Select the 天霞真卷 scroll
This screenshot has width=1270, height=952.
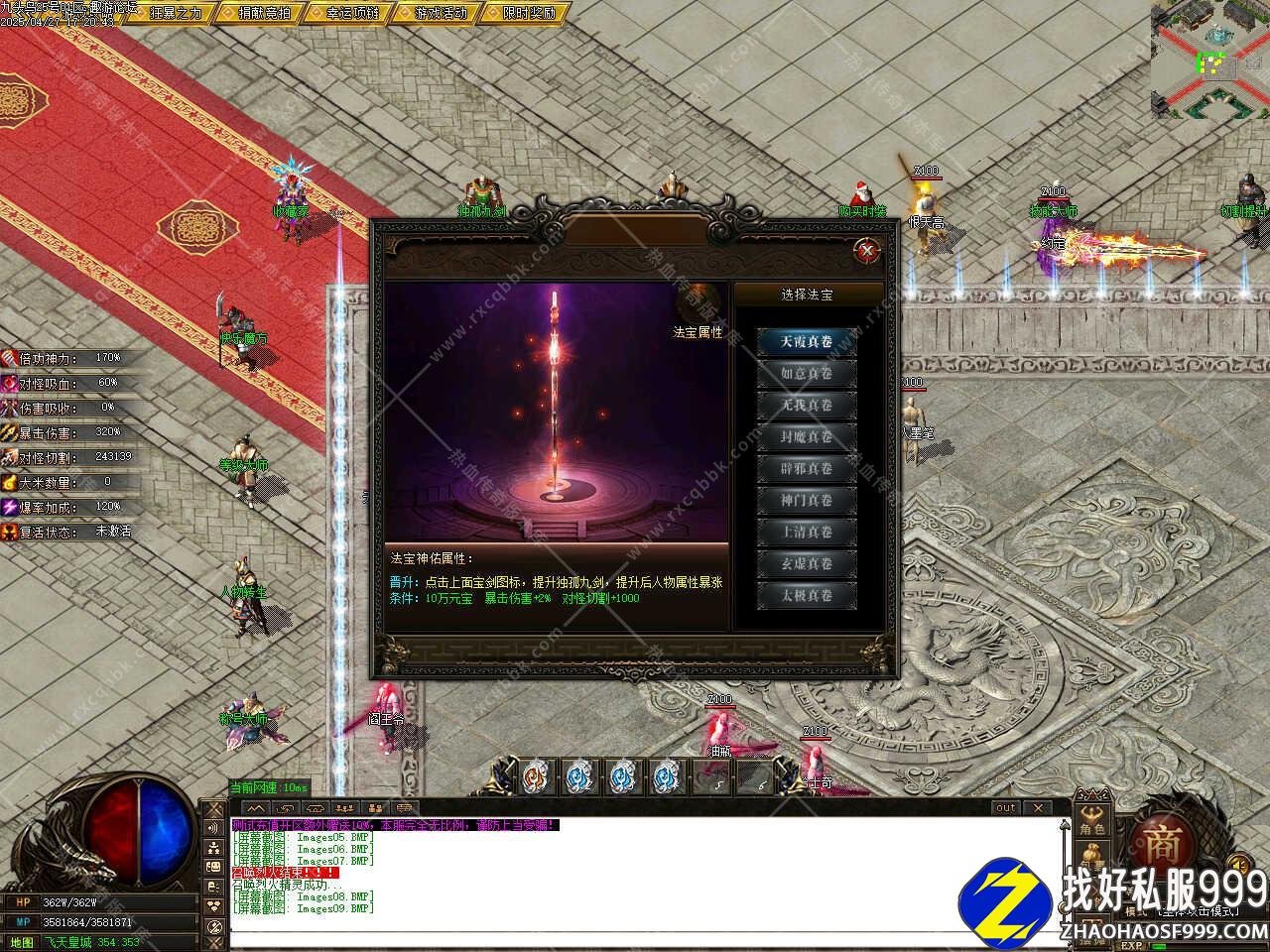click(x=806, y=342)
